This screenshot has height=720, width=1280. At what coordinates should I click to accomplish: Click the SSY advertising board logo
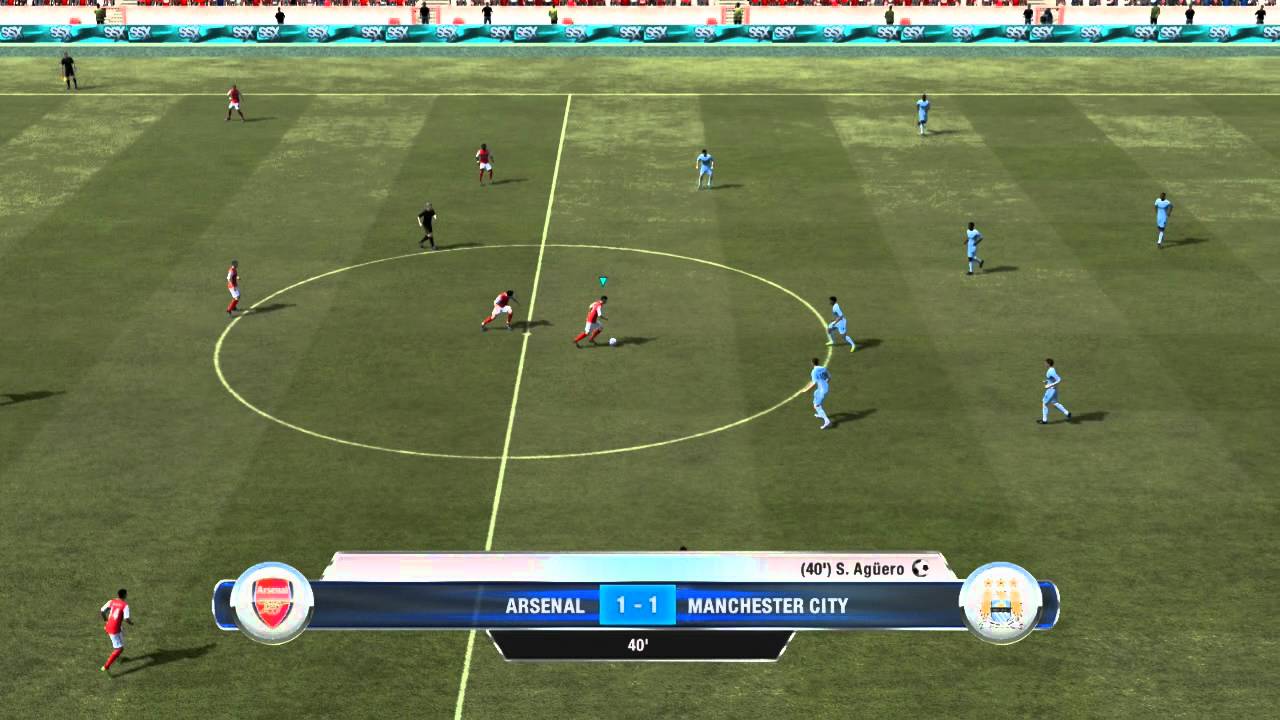tap(140, 31)
